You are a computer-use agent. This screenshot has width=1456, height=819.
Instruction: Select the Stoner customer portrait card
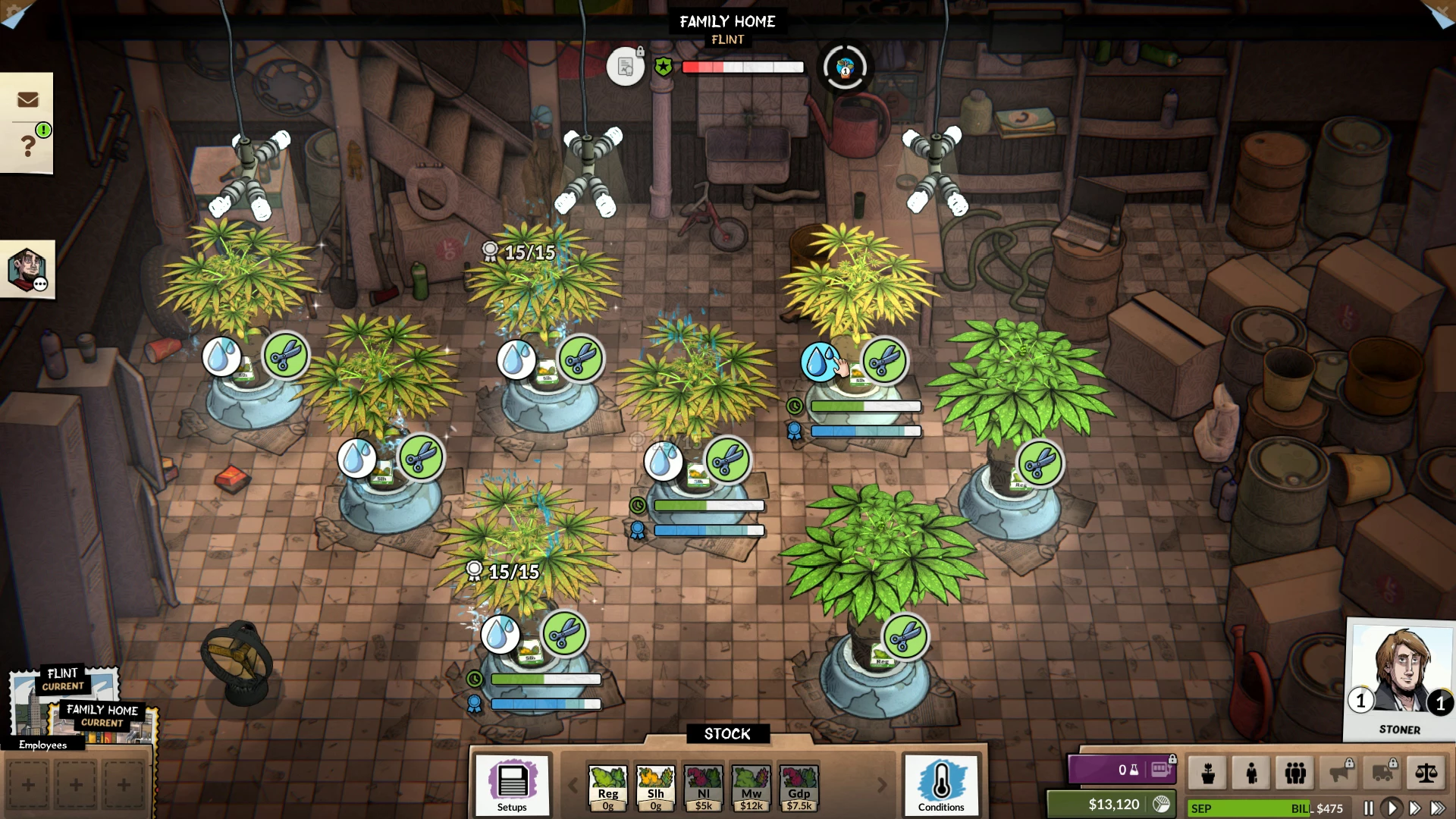(1400, 679)
